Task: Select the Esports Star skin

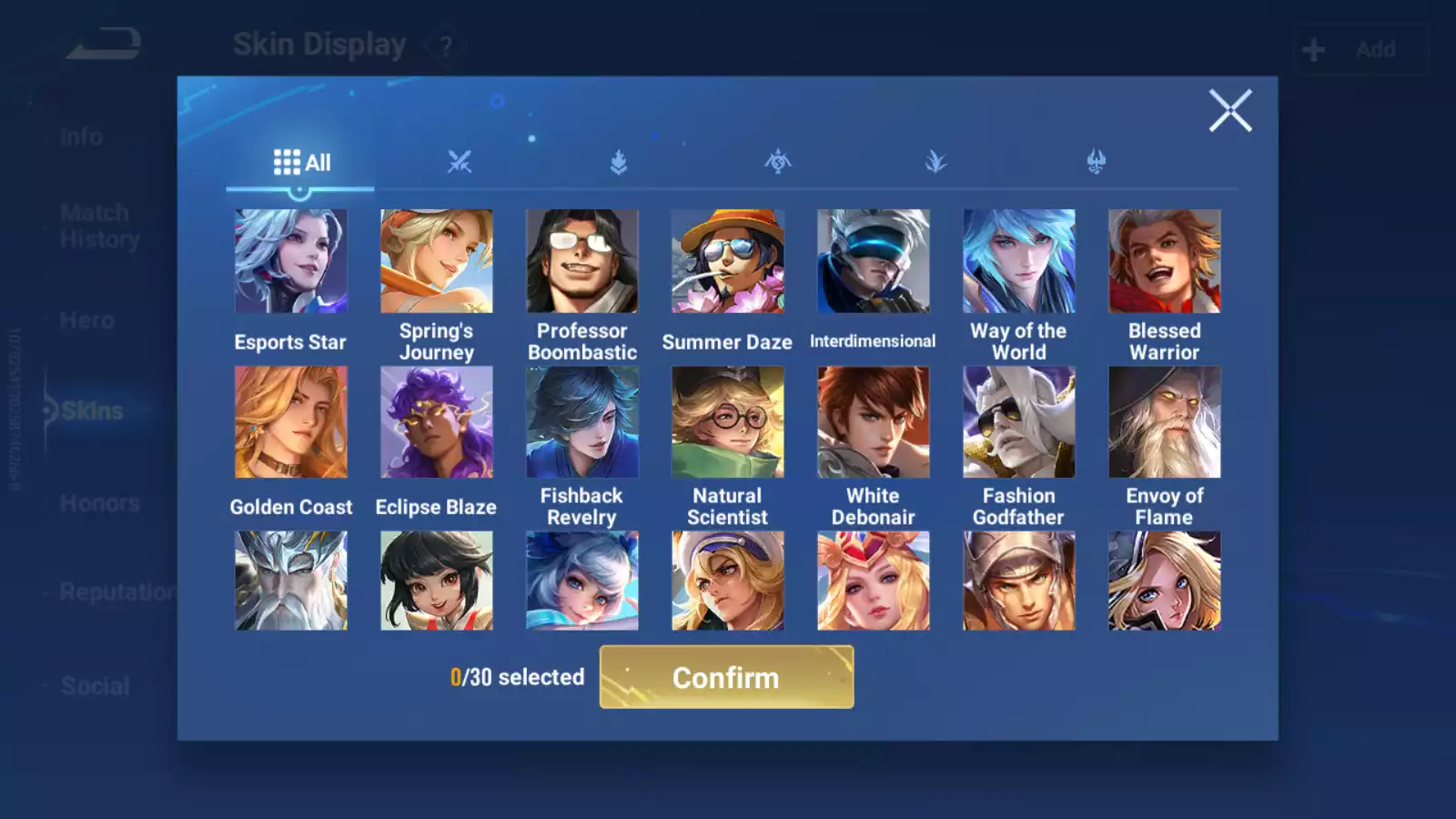Action: click(291, 261)
